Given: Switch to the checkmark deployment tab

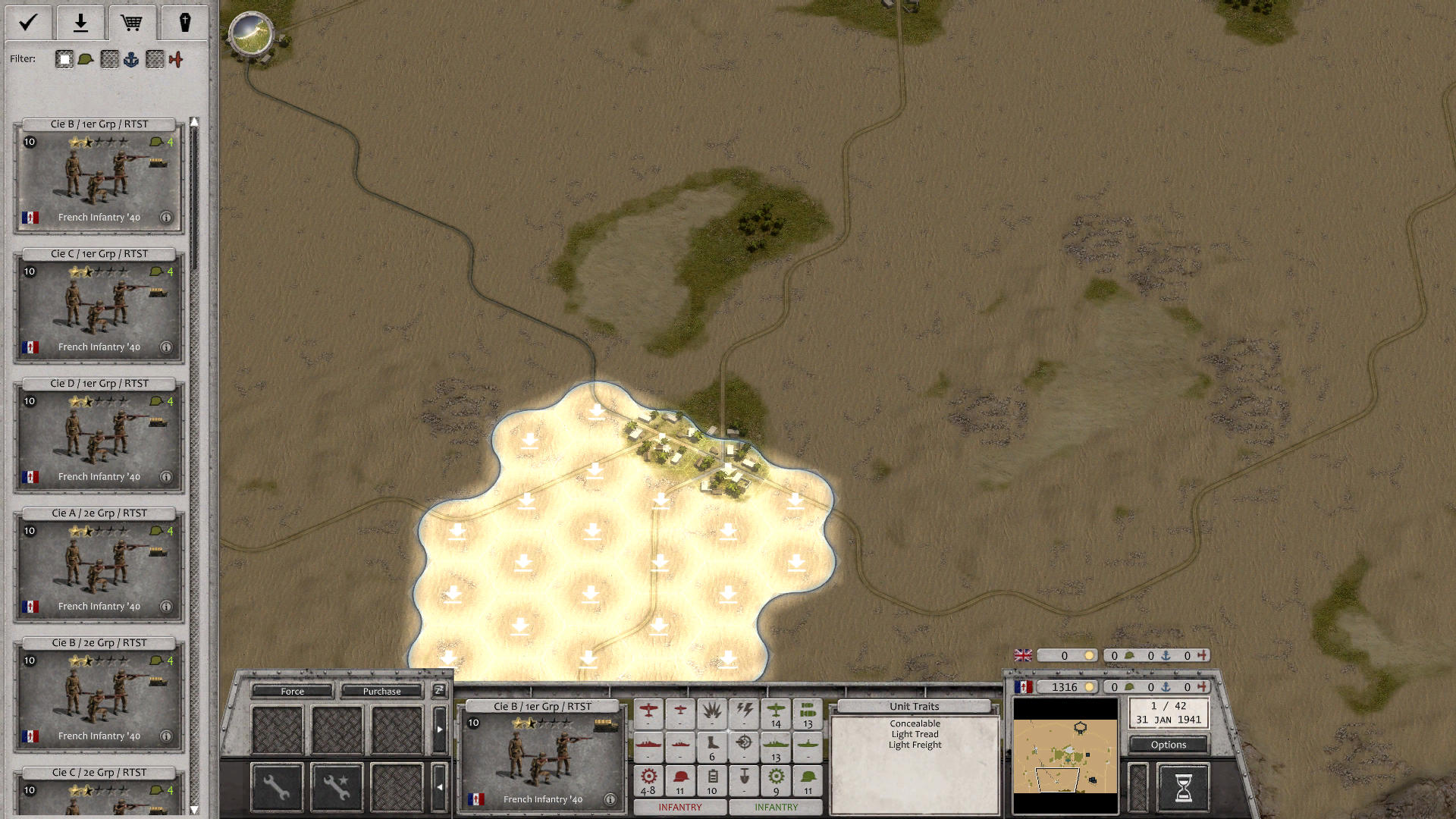Looking at the screenshot, I should (x=27, y=23).
